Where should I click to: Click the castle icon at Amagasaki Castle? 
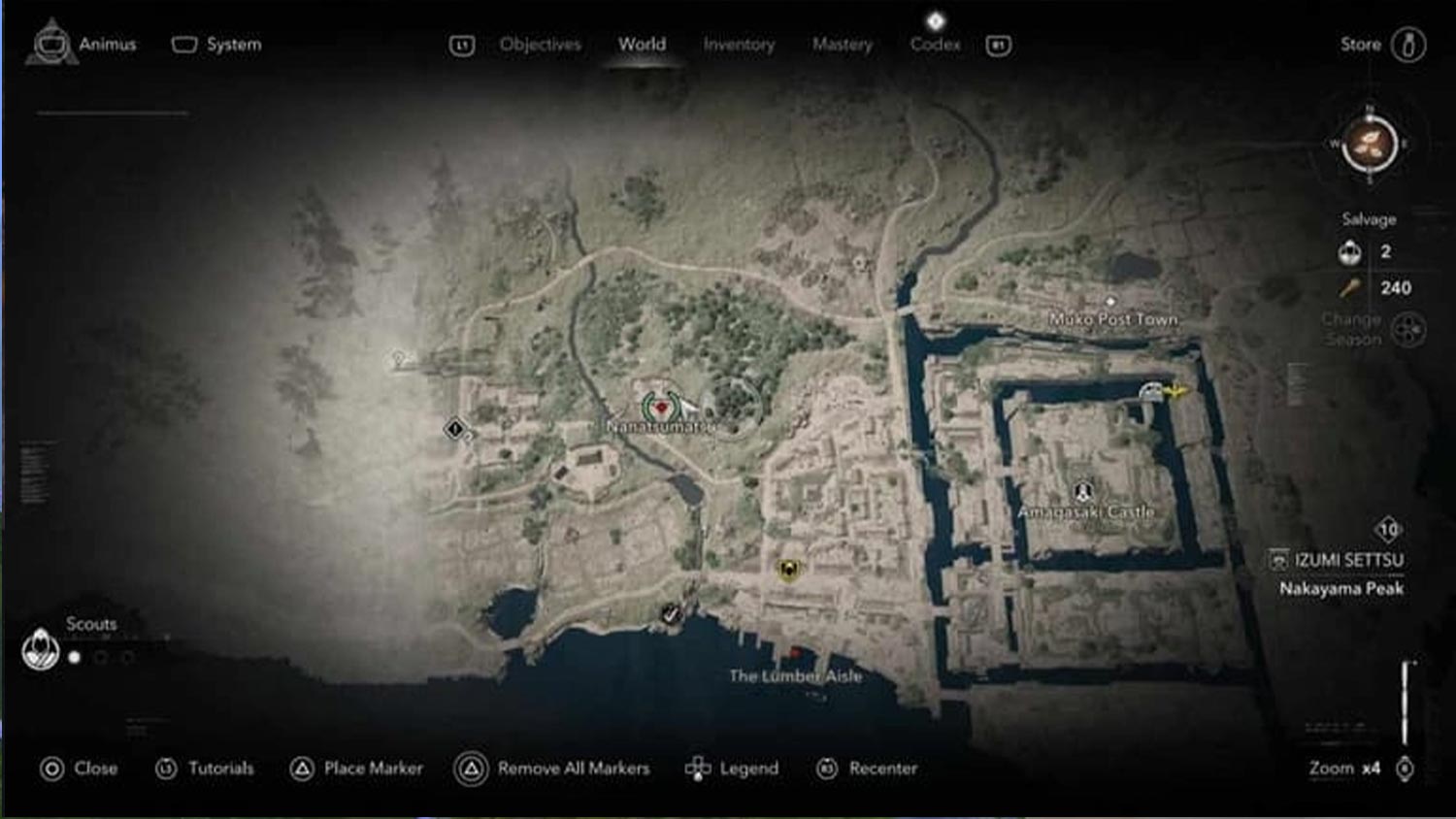click(1084, 490)
